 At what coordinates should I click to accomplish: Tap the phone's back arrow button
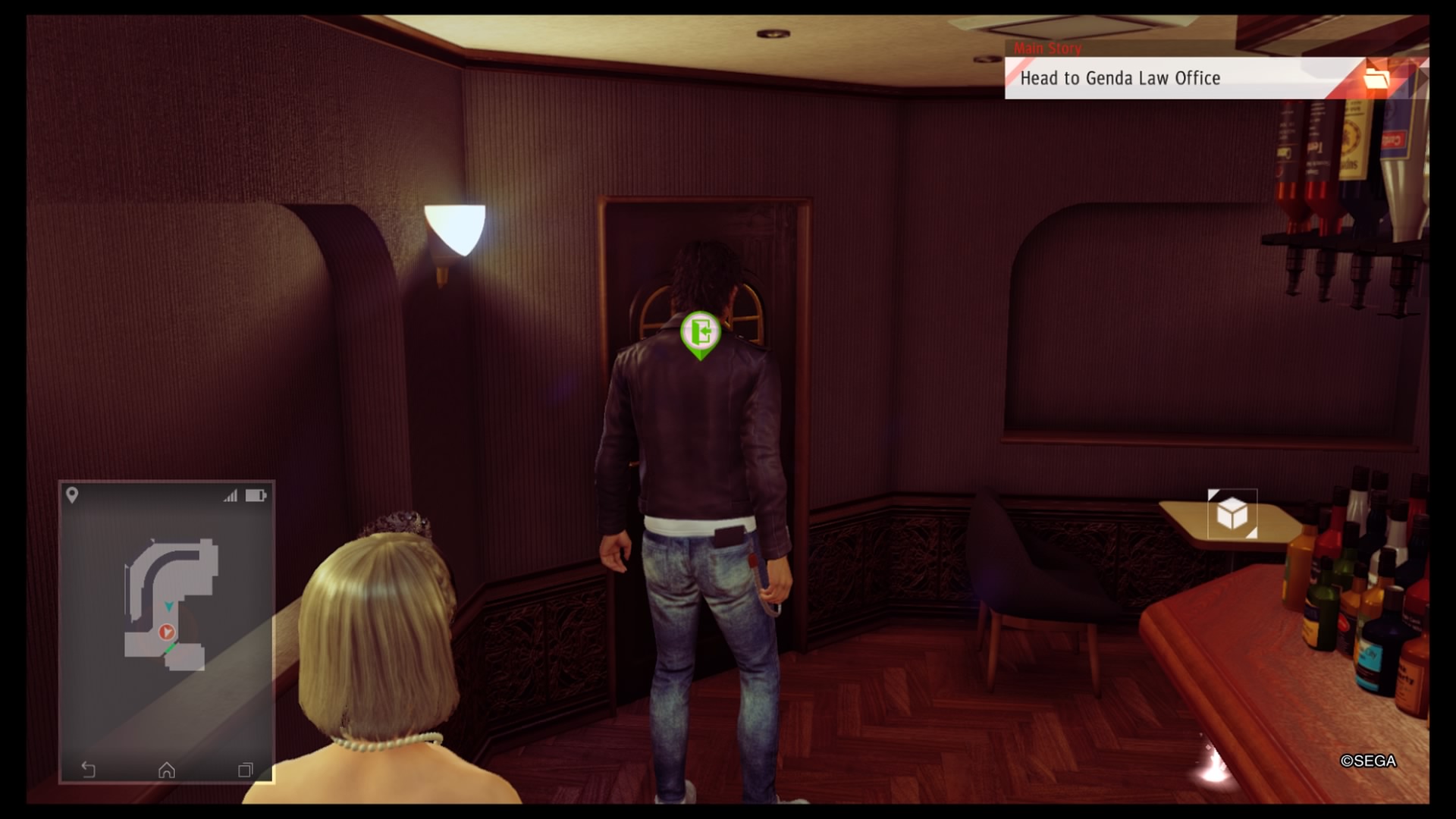point(88,770)
